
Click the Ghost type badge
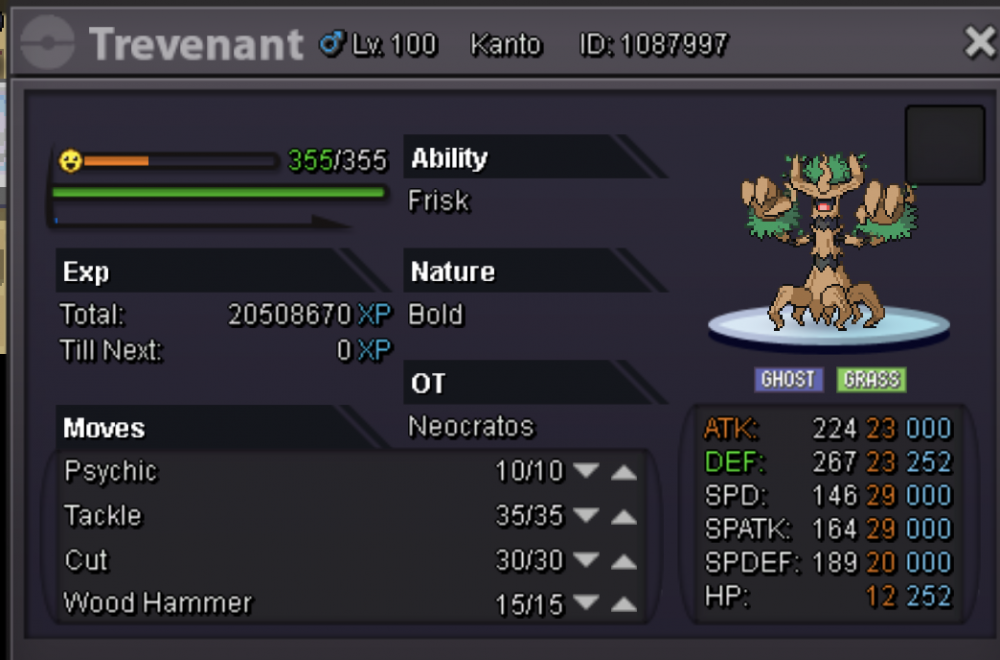click(x=789, y=380)
